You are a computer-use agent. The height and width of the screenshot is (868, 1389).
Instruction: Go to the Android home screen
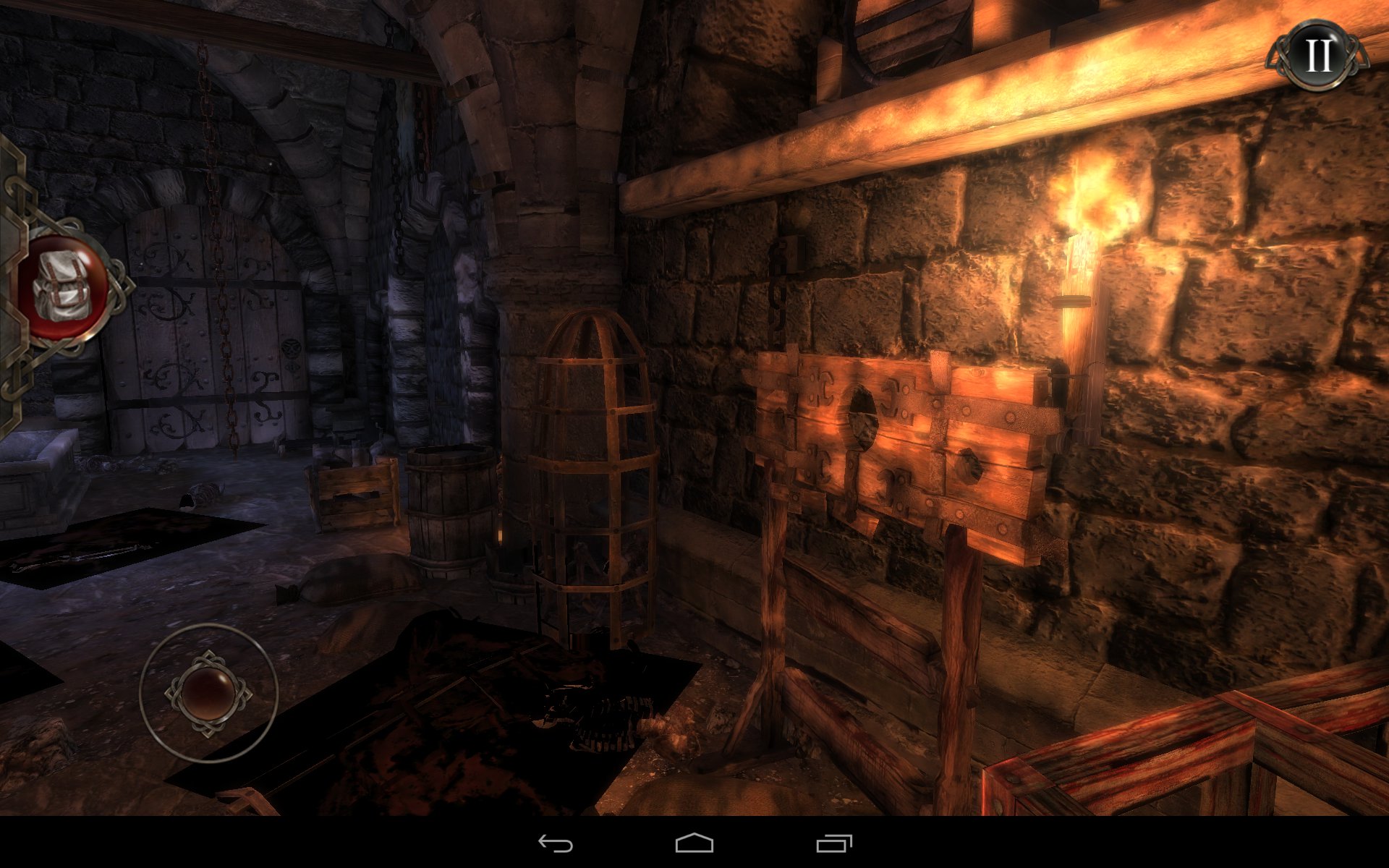click(x=694, y=843)
